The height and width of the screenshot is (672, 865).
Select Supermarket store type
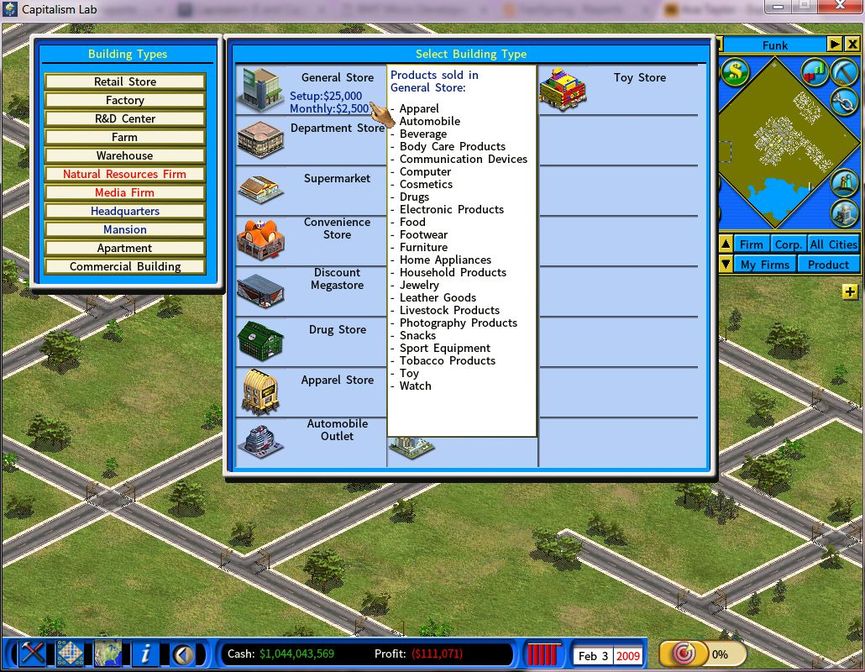[311, 190]
